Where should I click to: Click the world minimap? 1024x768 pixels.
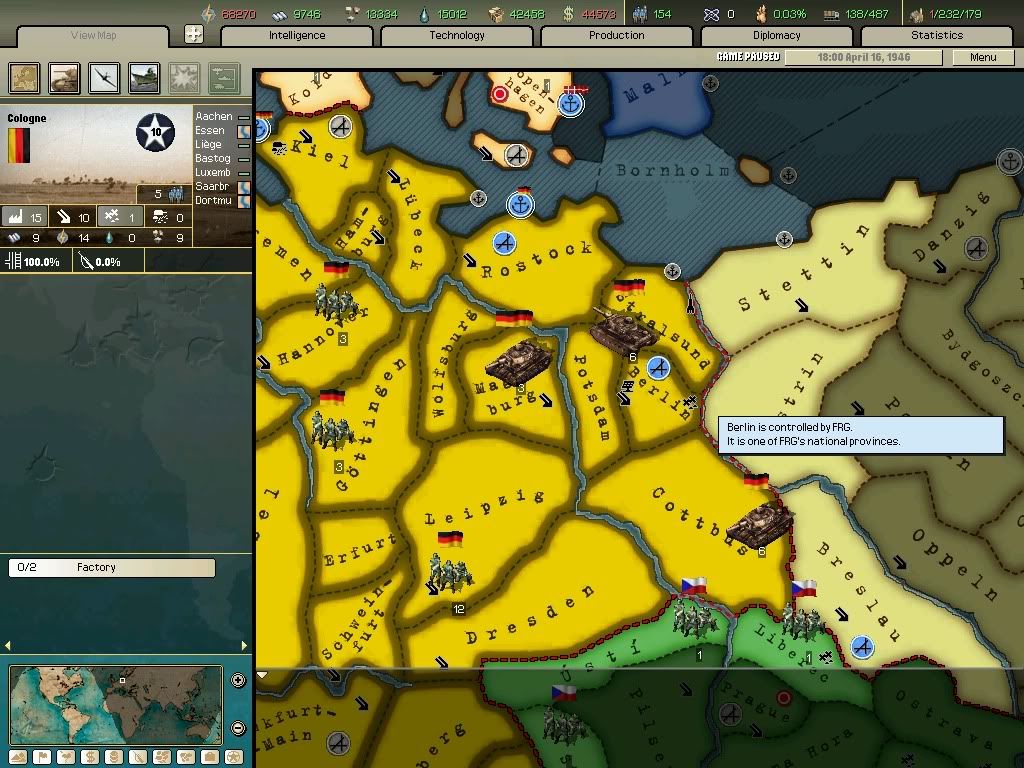coord(115,704)
